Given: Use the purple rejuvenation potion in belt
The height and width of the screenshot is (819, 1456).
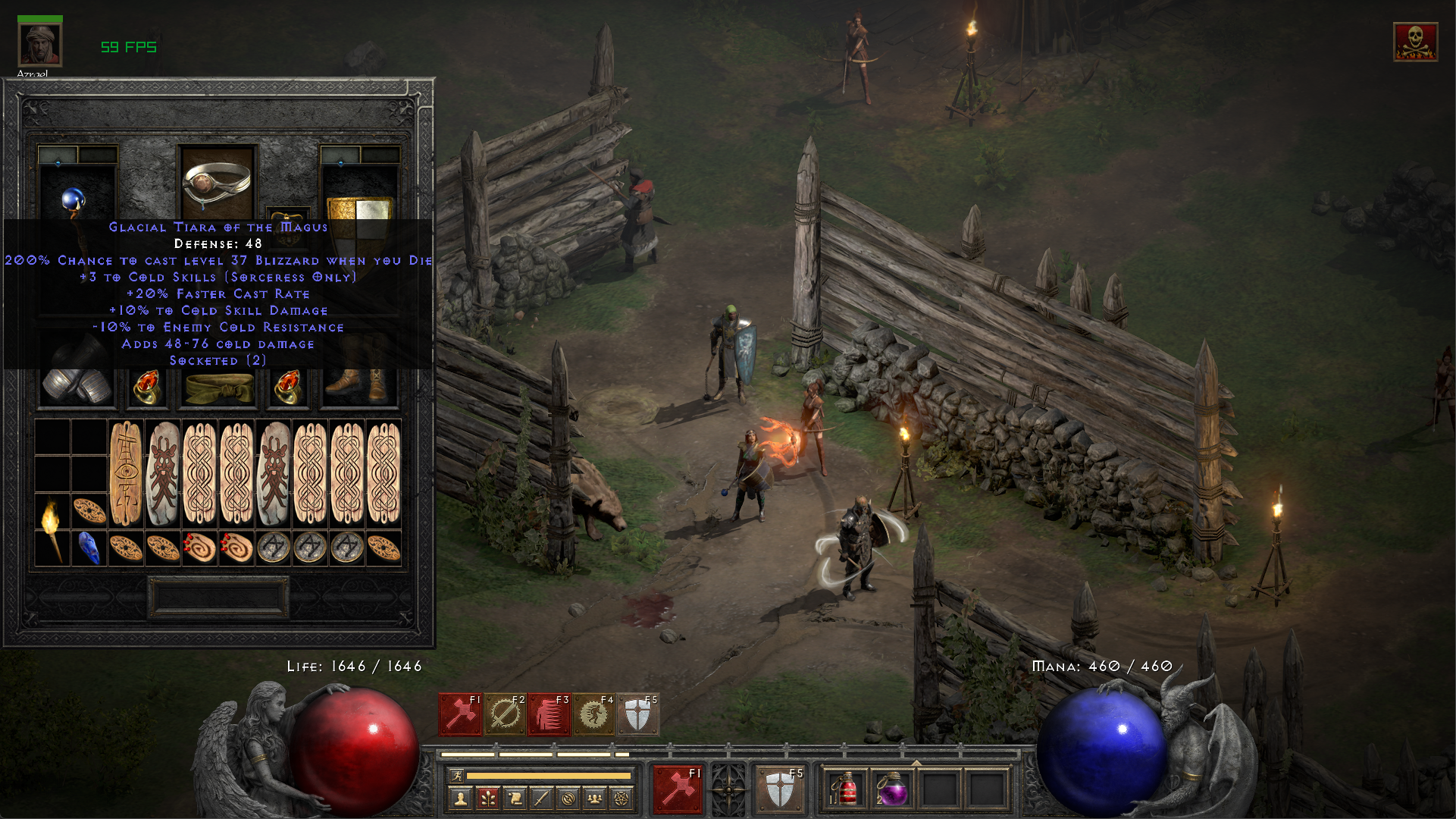Looking at the screenshot, I should [x=892, y=789].
